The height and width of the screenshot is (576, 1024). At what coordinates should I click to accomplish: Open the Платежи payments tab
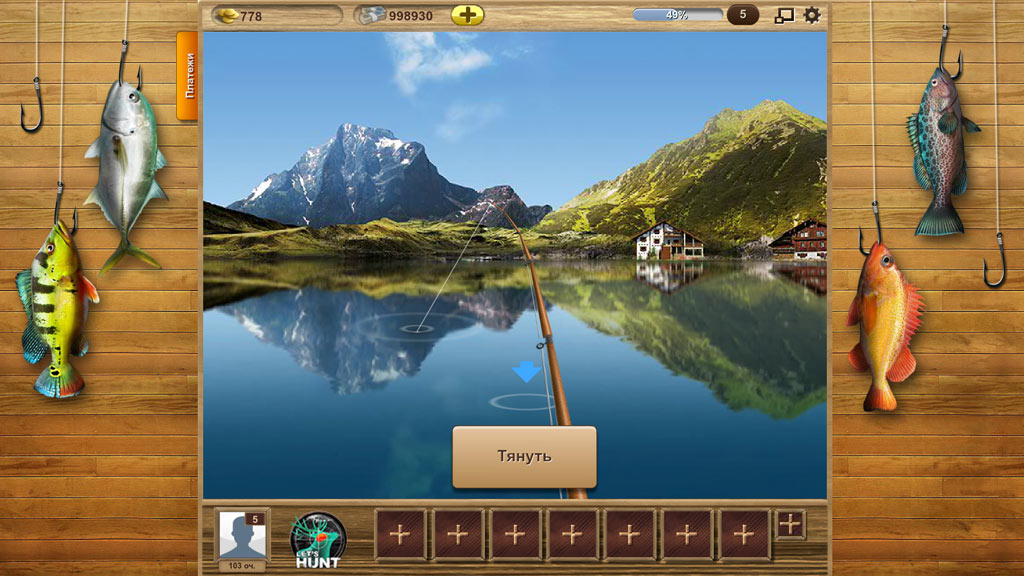click(x=187, y=75)
